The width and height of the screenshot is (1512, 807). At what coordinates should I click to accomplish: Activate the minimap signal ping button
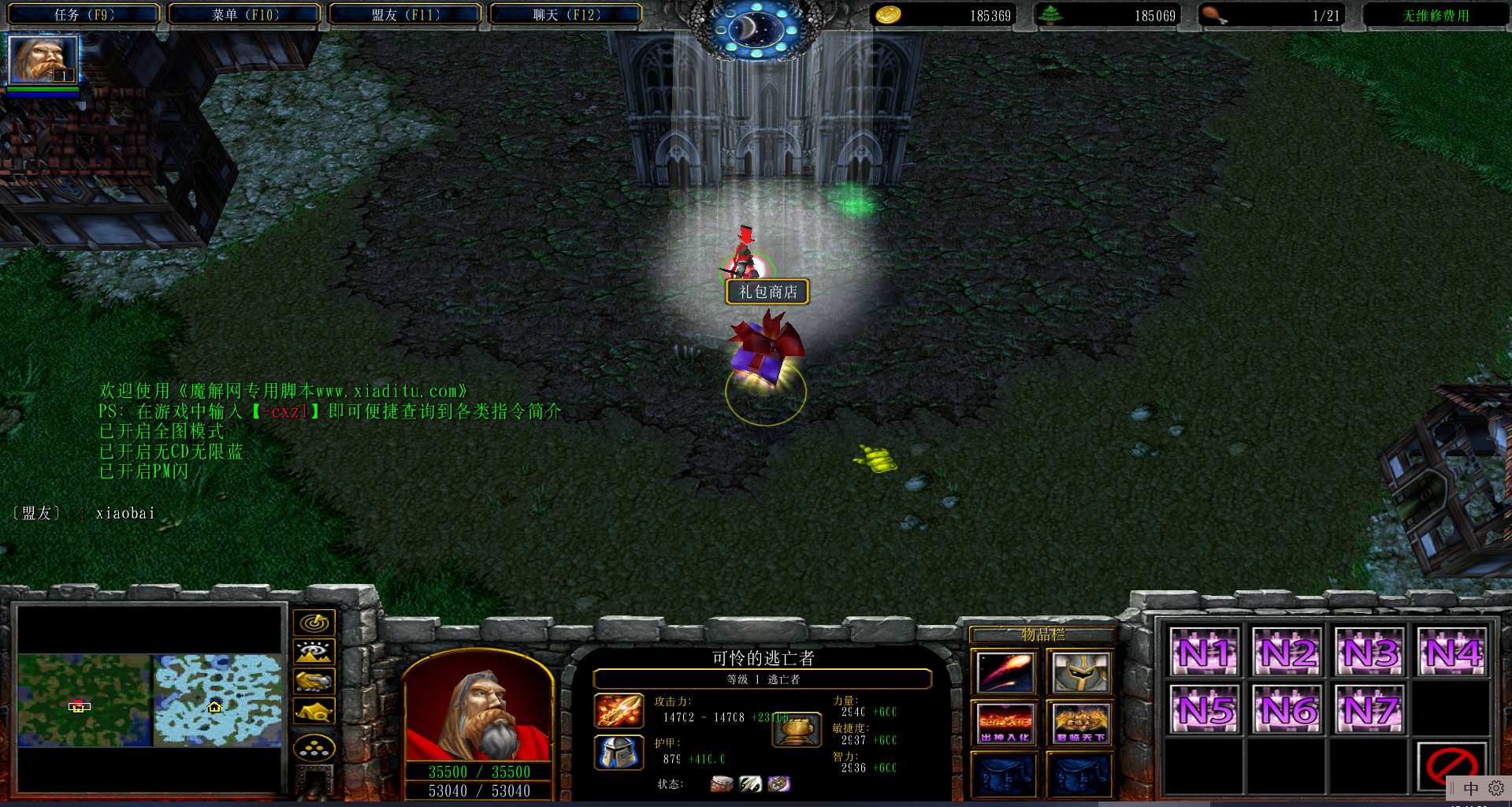(314, 623)
